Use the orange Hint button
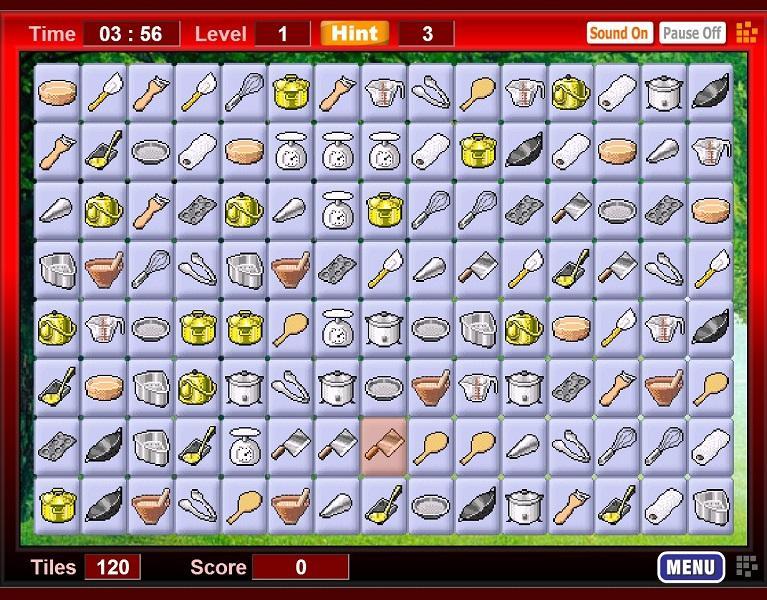 [x=354, y=33]
